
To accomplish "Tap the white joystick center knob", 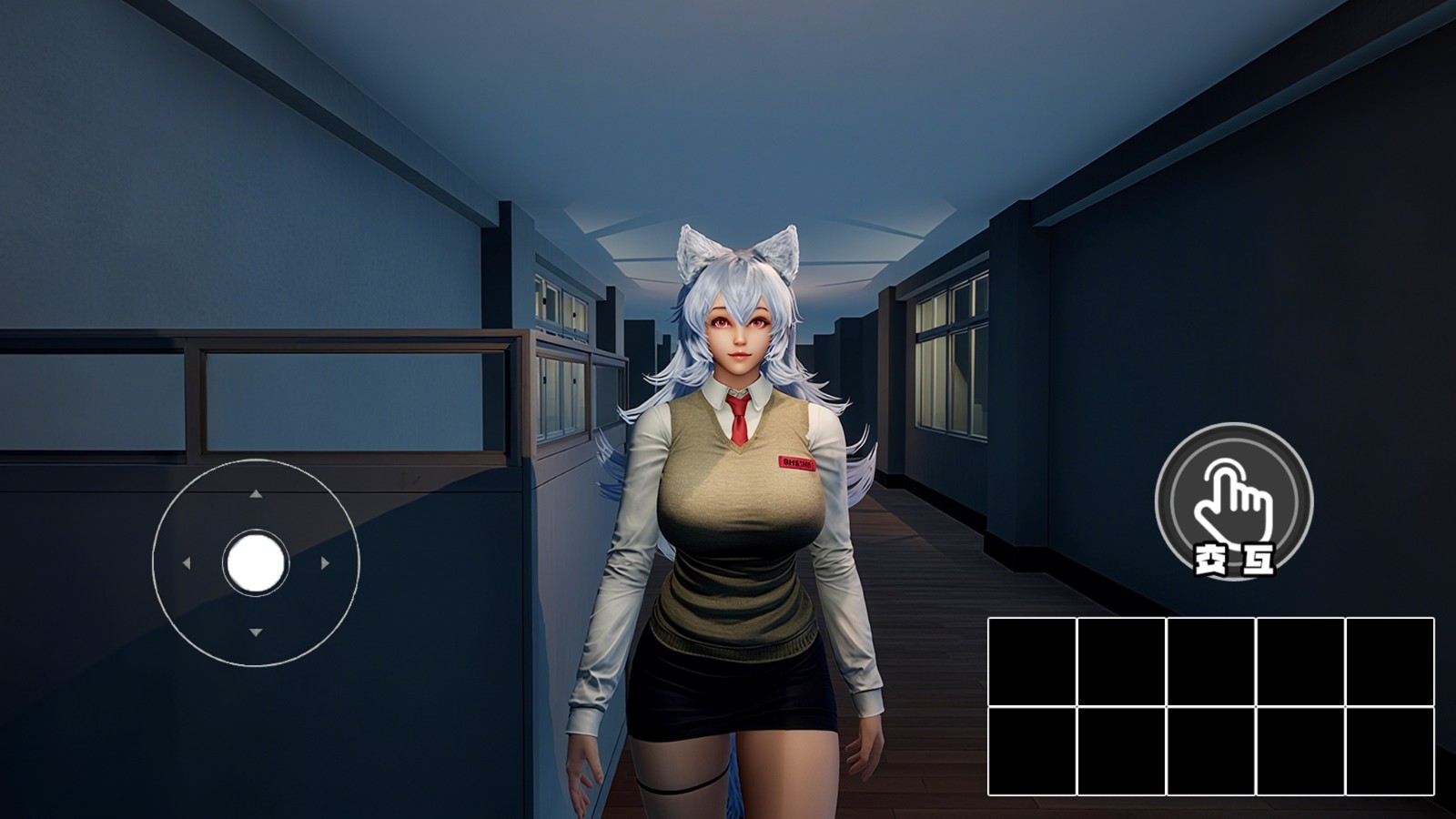I will coord(256,564).
